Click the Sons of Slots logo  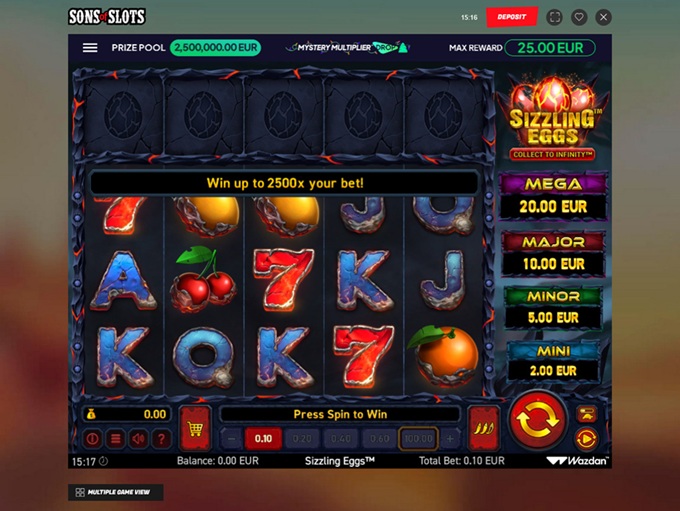tap(106, 17)
